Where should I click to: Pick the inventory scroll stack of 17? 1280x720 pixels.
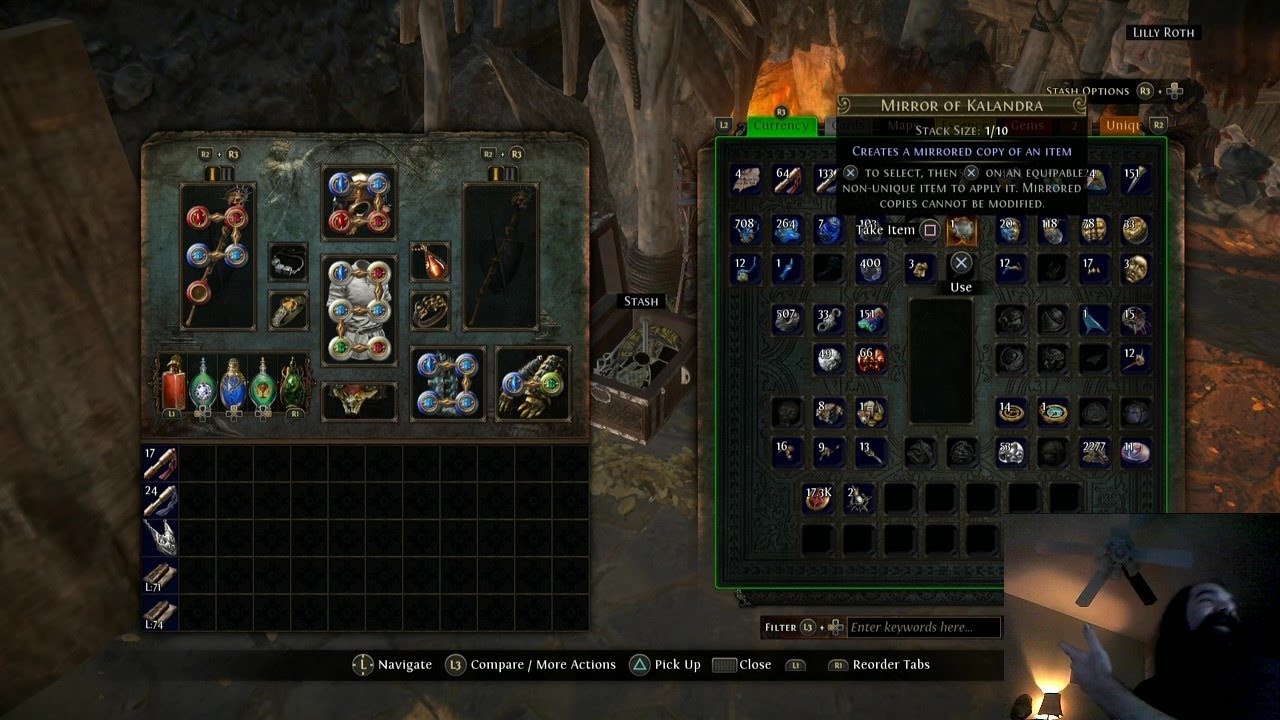coord(160,463)
